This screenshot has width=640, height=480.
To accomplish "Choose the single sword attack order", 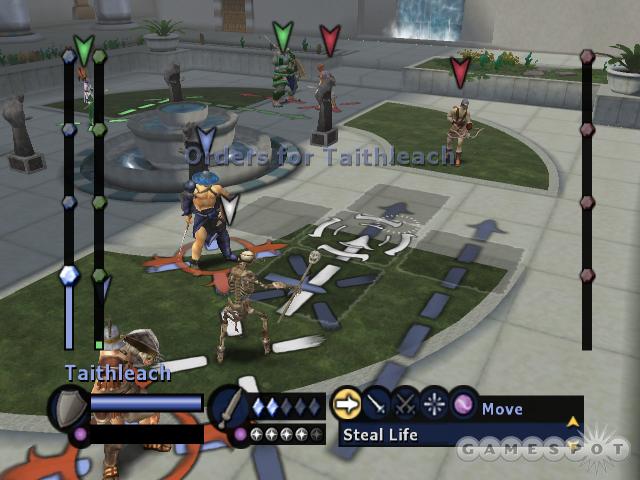I will (x=376, y=404).
